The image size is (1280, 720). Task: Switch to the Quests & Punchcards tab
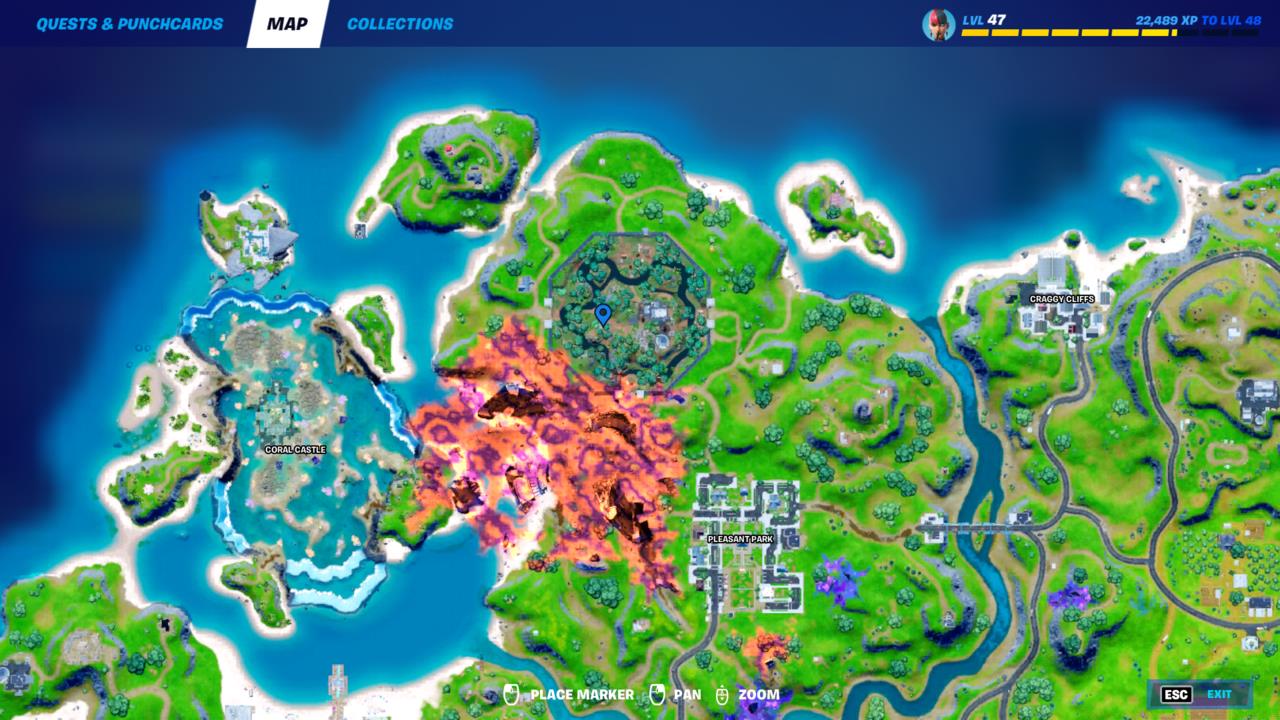click(127, 22)
